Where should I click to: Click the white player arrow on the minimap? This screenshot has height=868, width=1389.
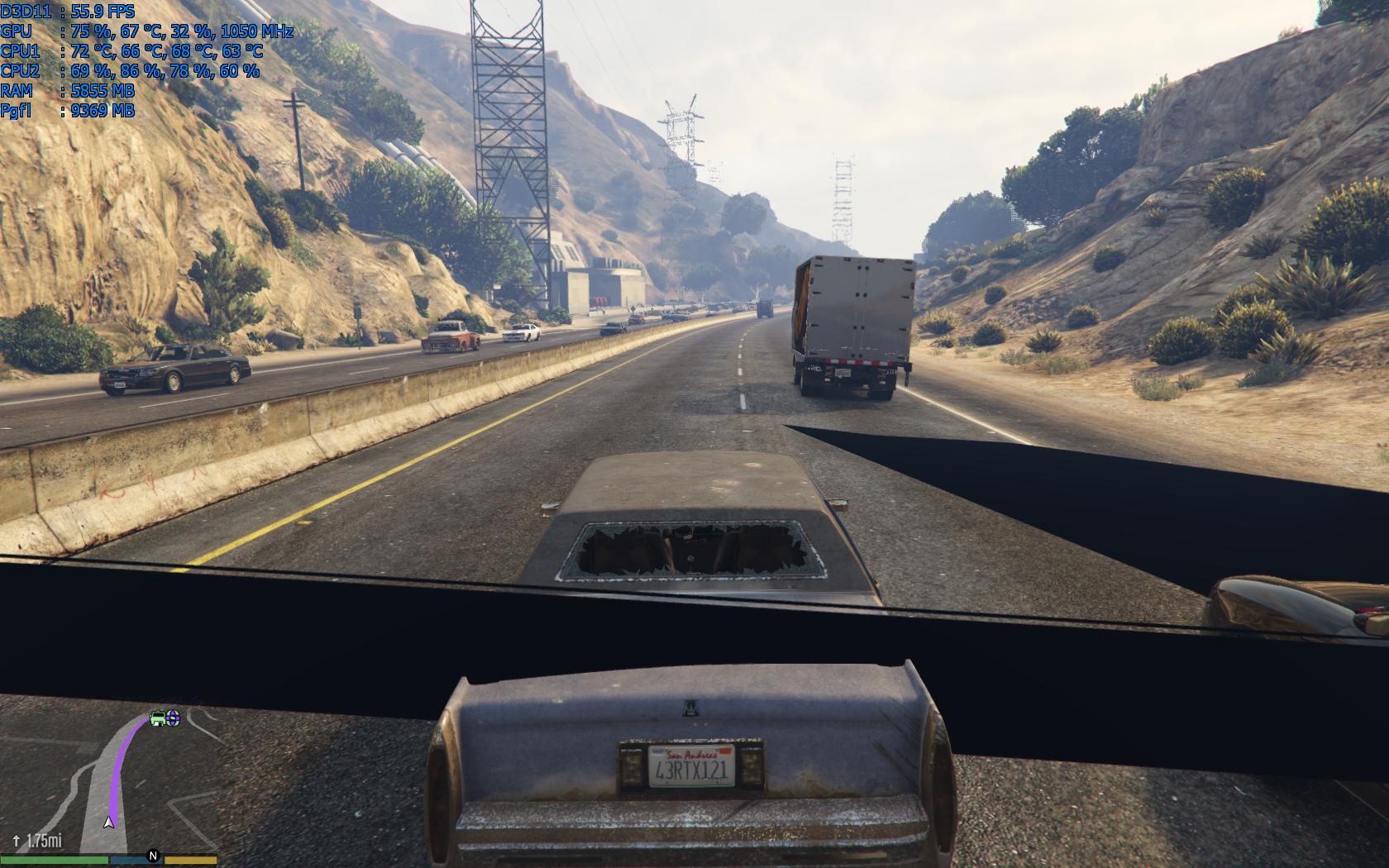coord(108,823)
